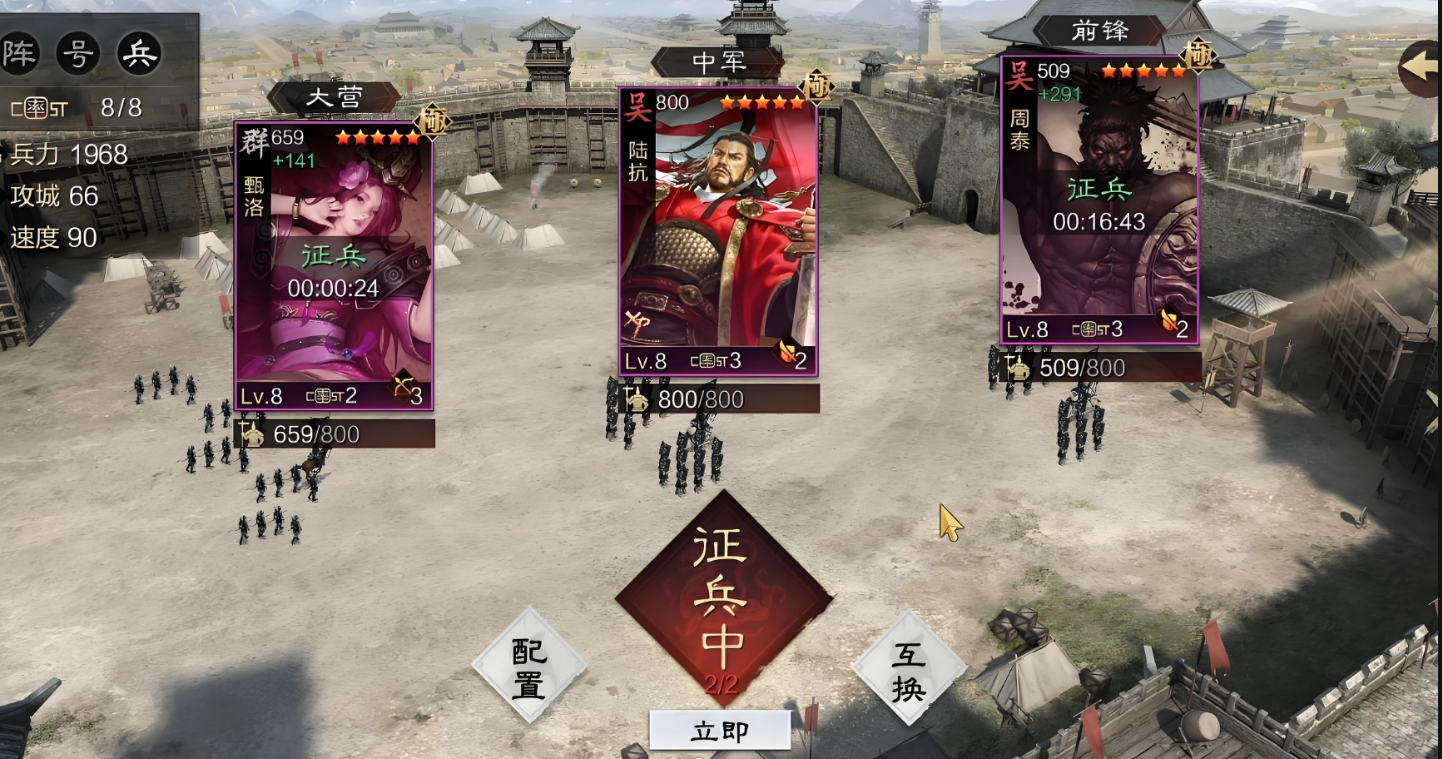Image resolution: width=1442 pixels, height=759 pixels.
Task: Select the 中军 center army label
Action: [x=718, y=62]
